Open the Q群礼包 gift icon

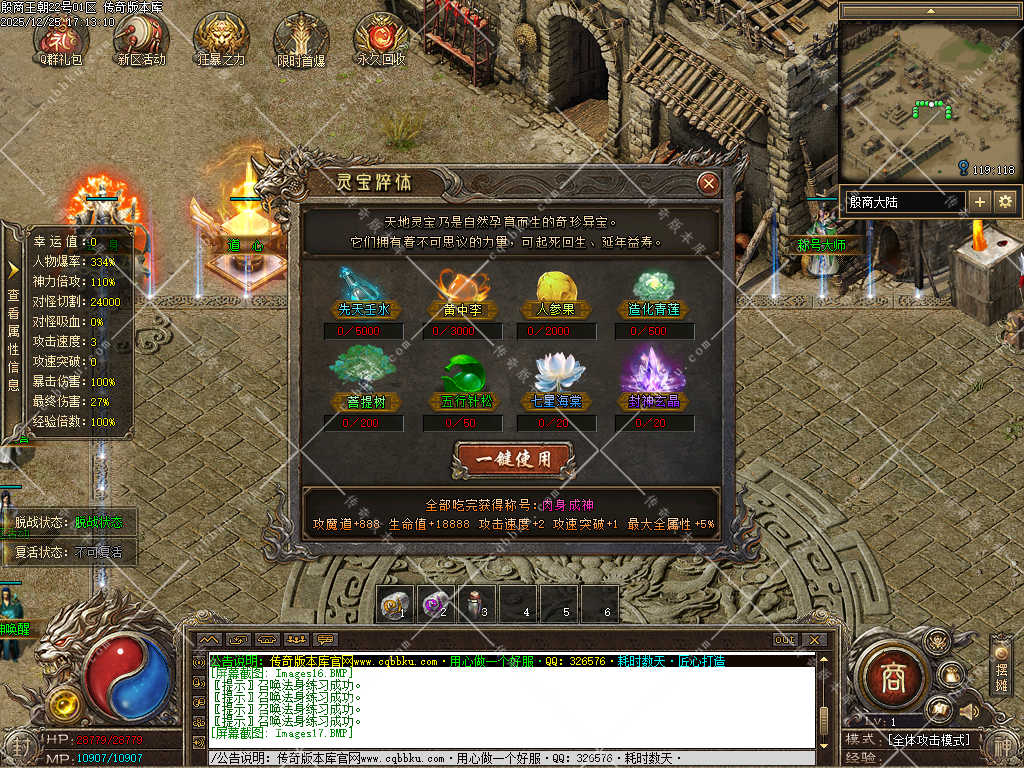pyautogui.click(x=61, y=37)
